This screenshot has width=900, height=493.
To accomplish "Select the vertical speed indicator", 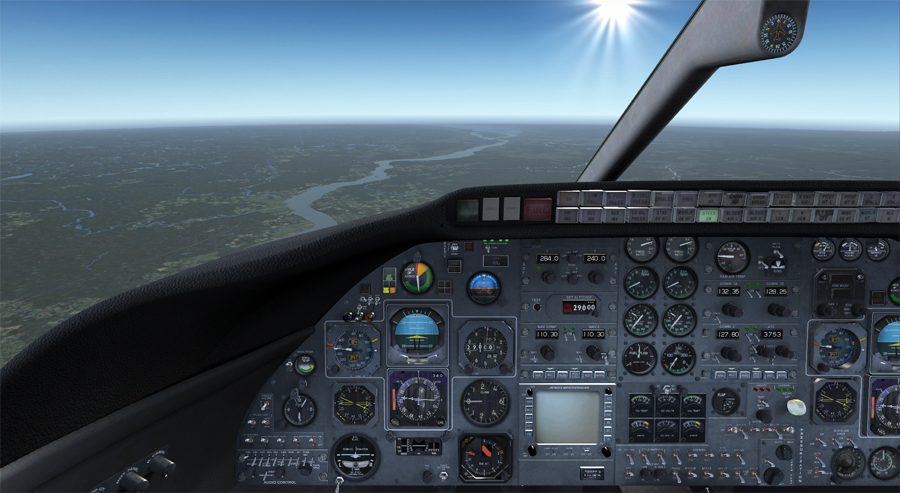I will pyautogui.click(x=485, y=402).
